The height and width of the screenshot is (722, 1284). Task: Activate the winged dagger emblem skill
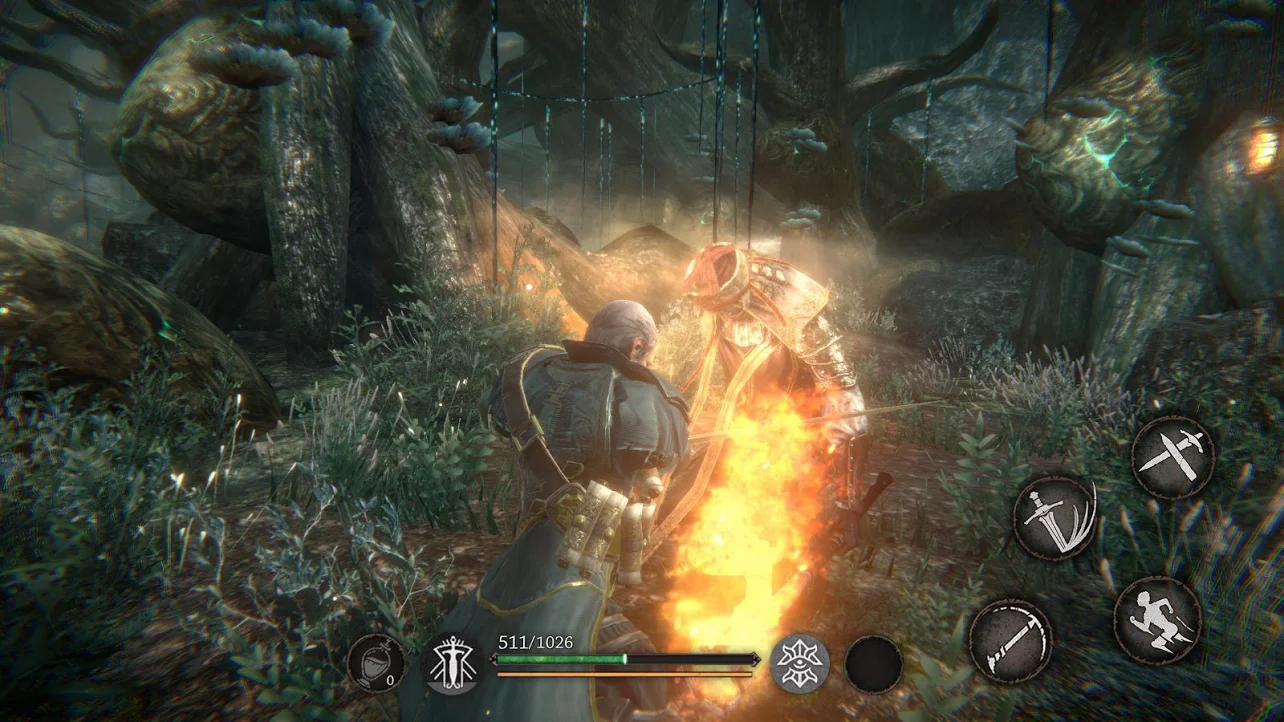pyautogui.click(x=451, y=664)
